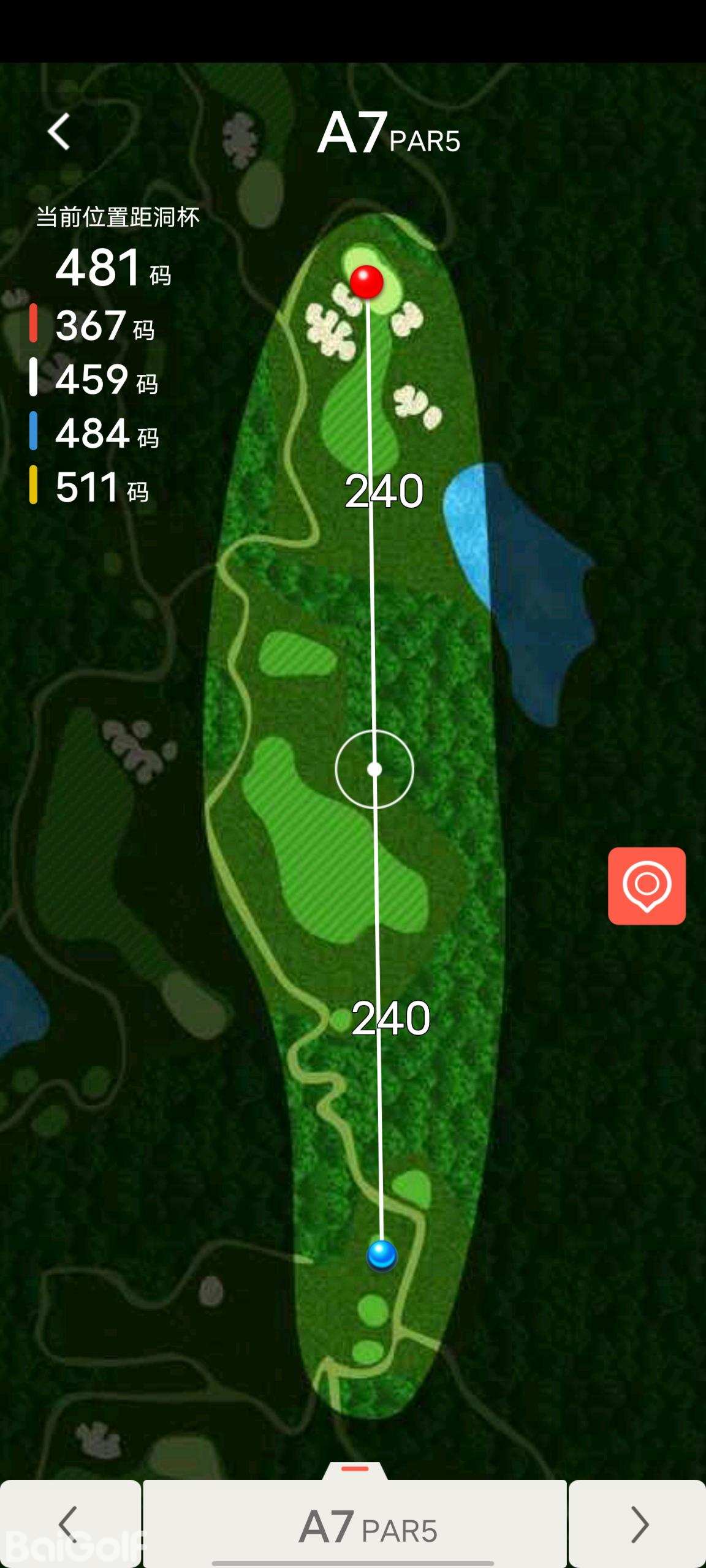Select the circular aim target marker
Screen dimensions: 706x1568
(374, 769)
